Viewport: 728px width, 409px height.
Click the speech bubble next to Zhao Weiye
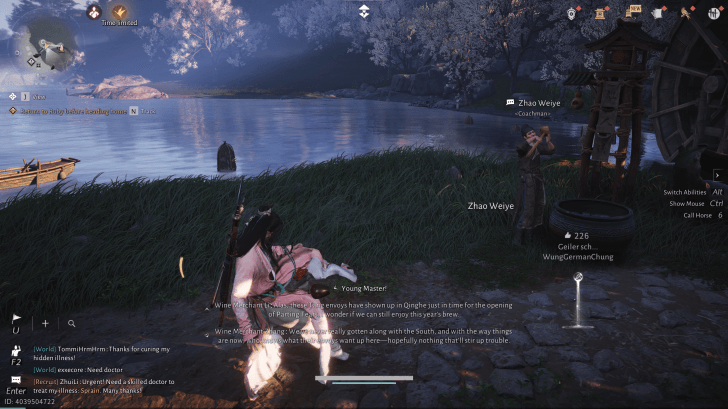coord(510,102)
